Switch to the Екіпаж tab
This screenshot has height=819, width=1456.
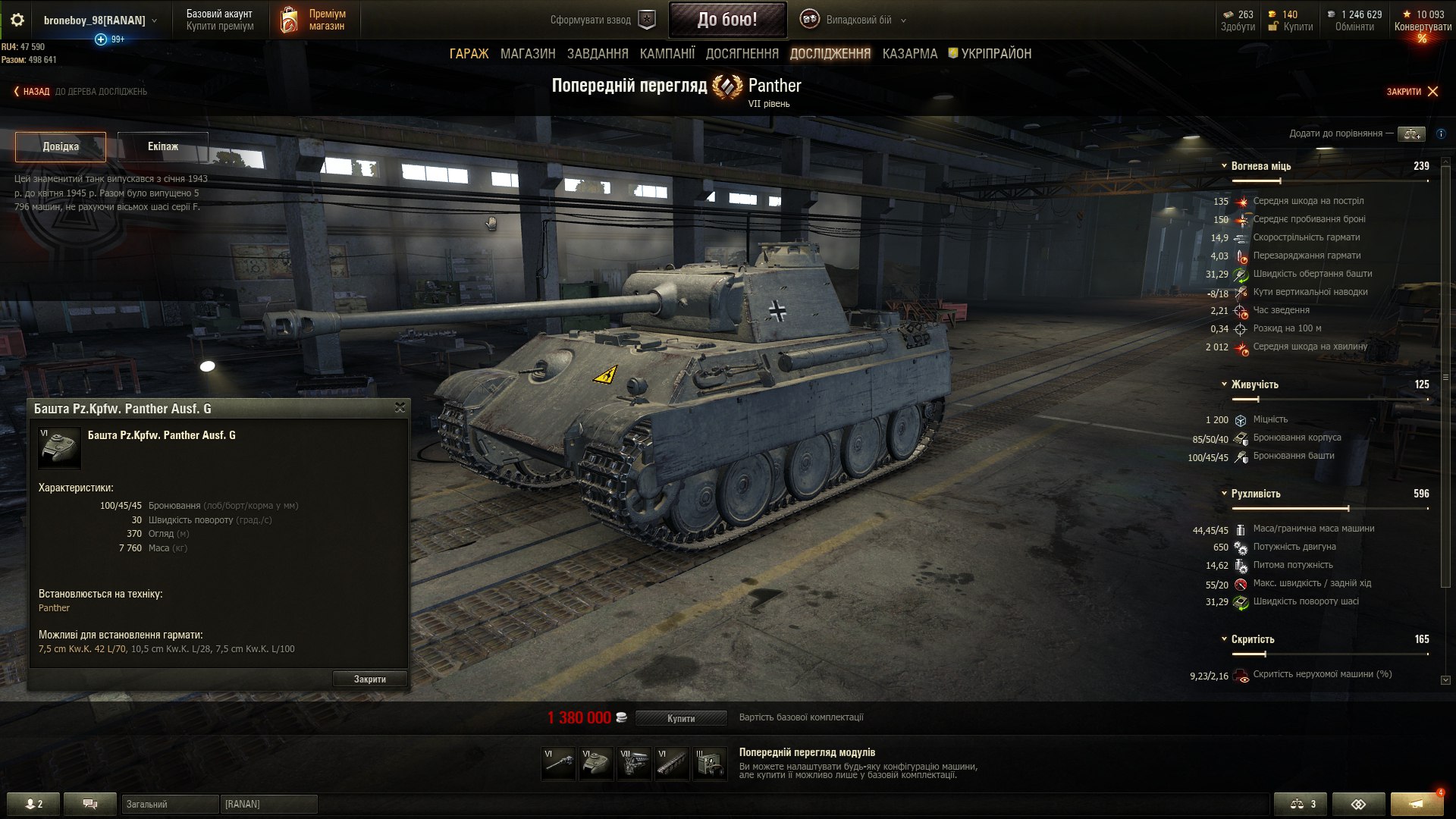tap(163, 146)
